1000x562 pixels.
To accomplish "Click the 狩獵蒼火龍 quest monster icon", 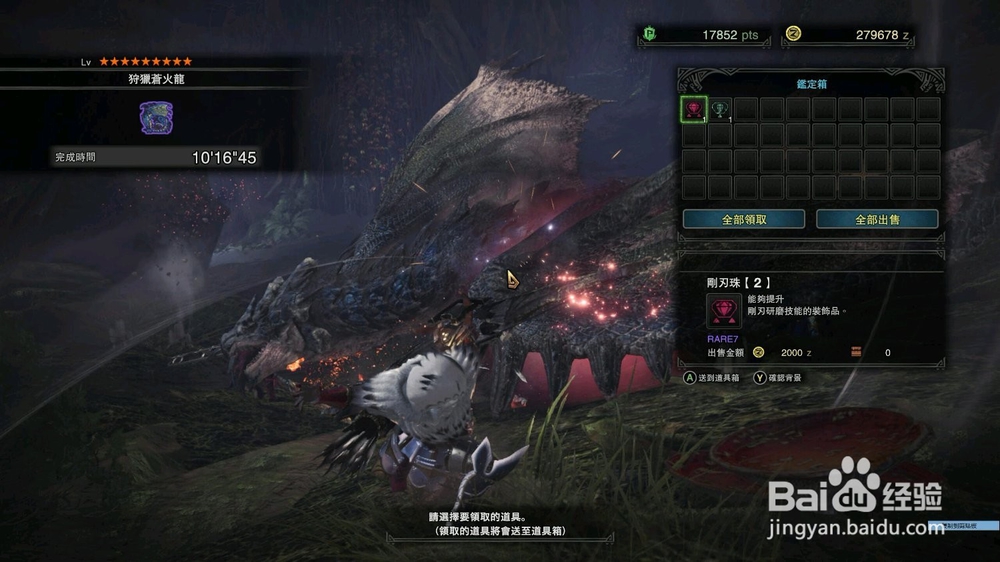I will point(156,118).
